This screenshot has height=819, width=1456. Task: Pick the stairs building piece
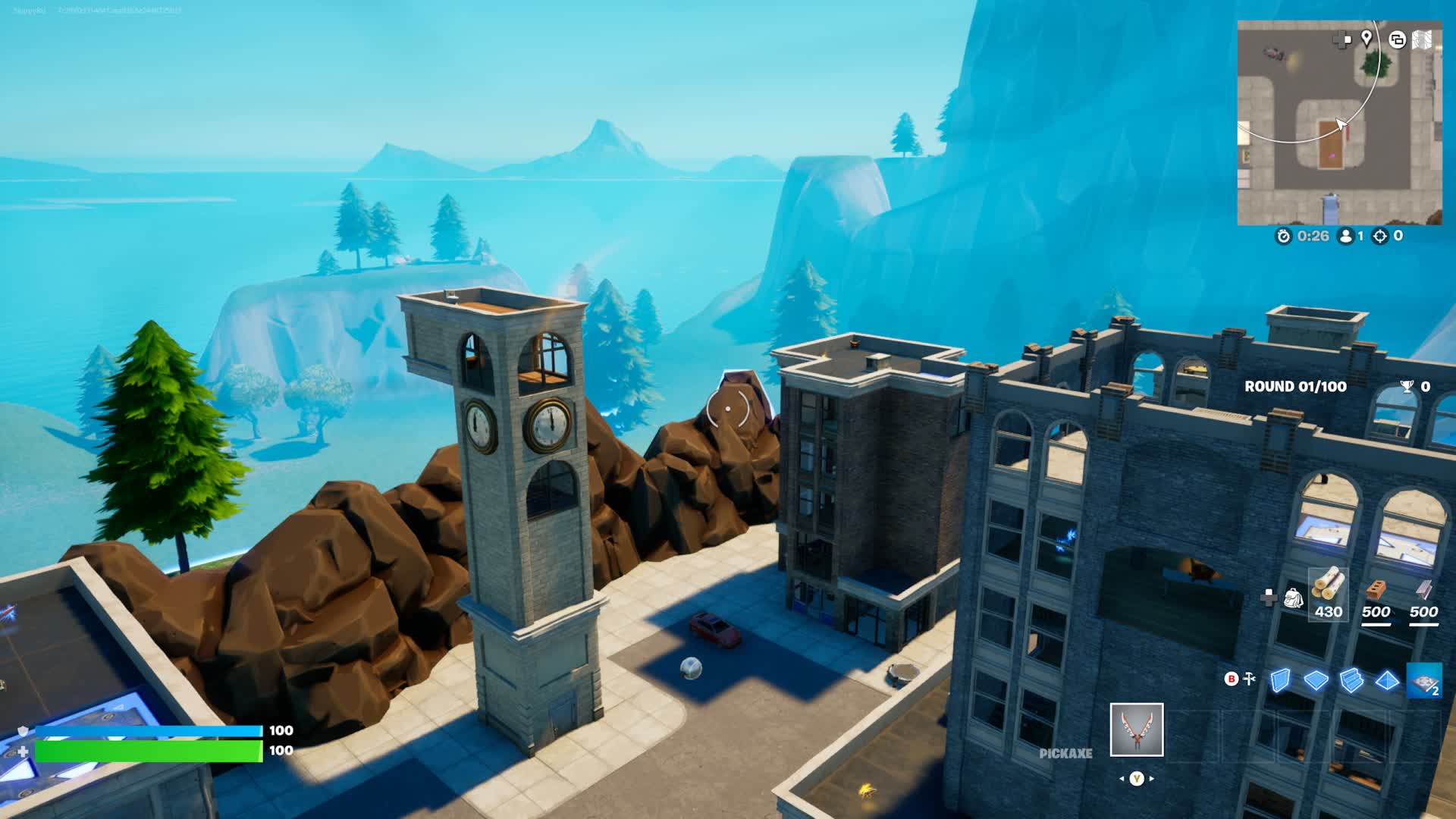pos(1351,679)
